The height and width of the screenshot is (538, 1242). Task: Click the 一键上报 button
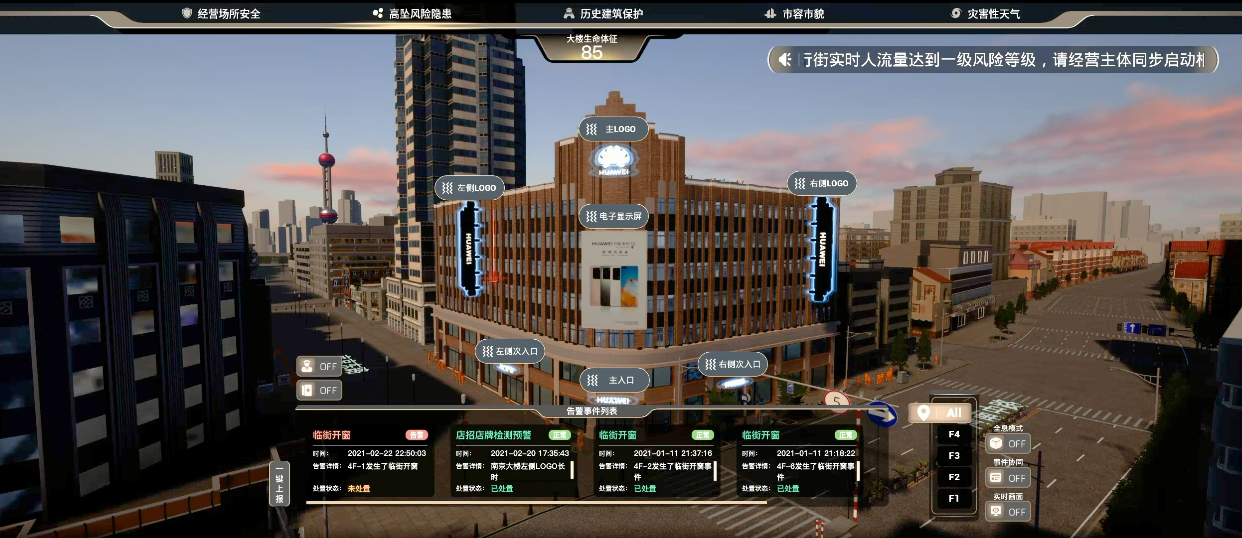pos(279,484)
